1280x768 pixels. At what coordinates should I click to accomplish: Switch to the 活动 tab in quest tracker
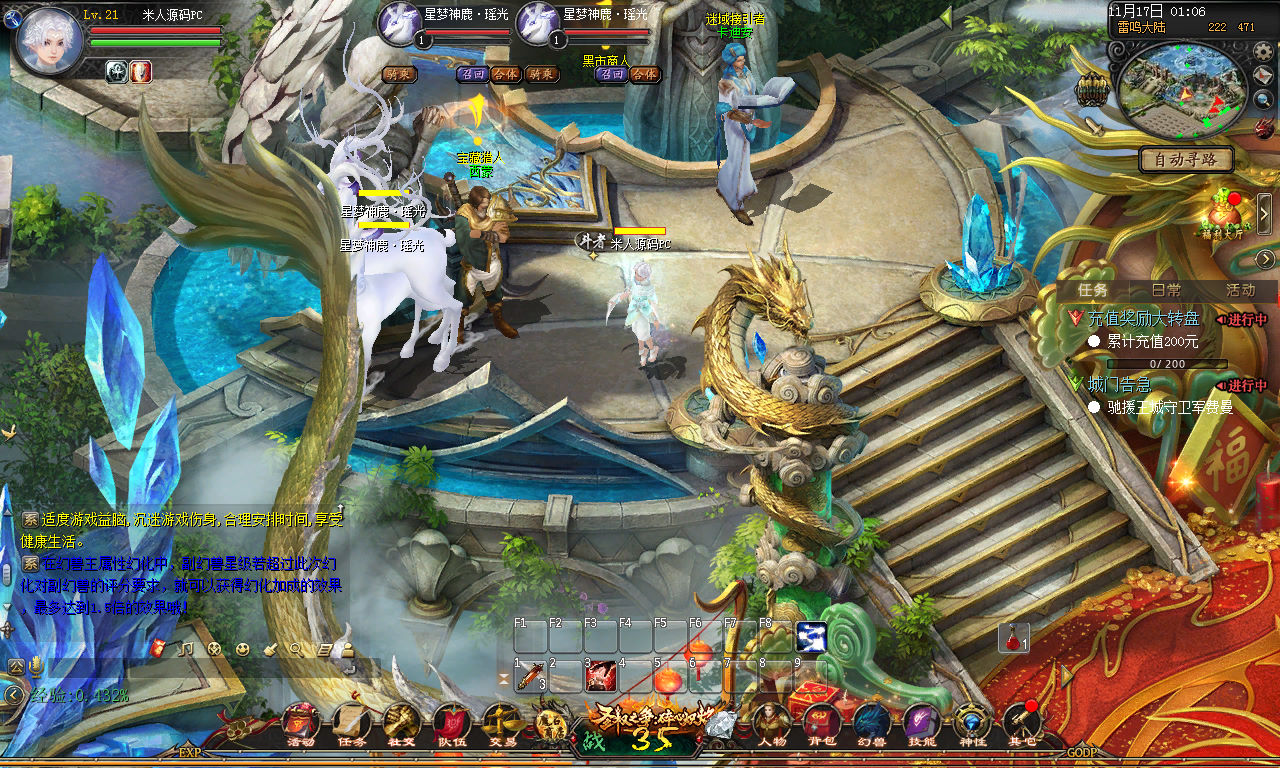(x=1240, y=290)
